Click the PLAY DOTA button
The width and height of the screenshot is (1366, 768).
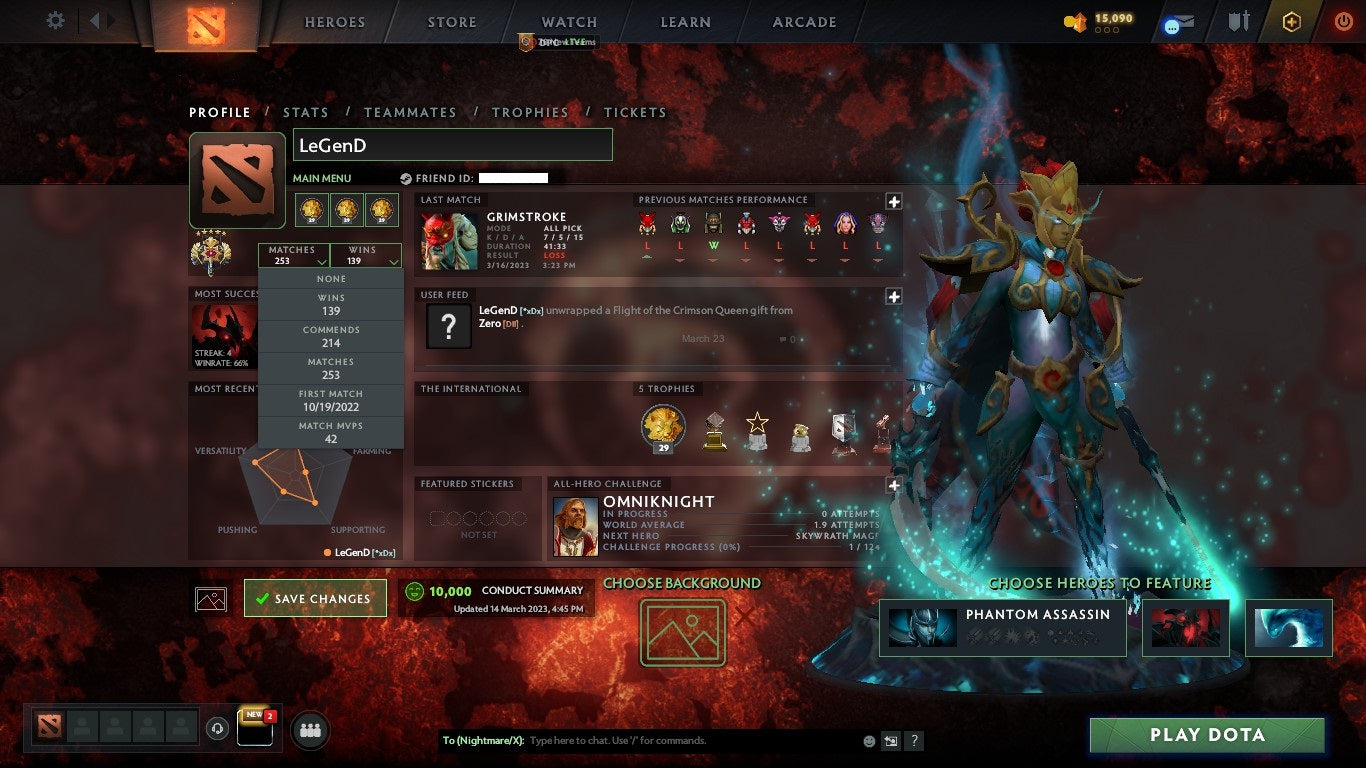[x=1207, y=735]
